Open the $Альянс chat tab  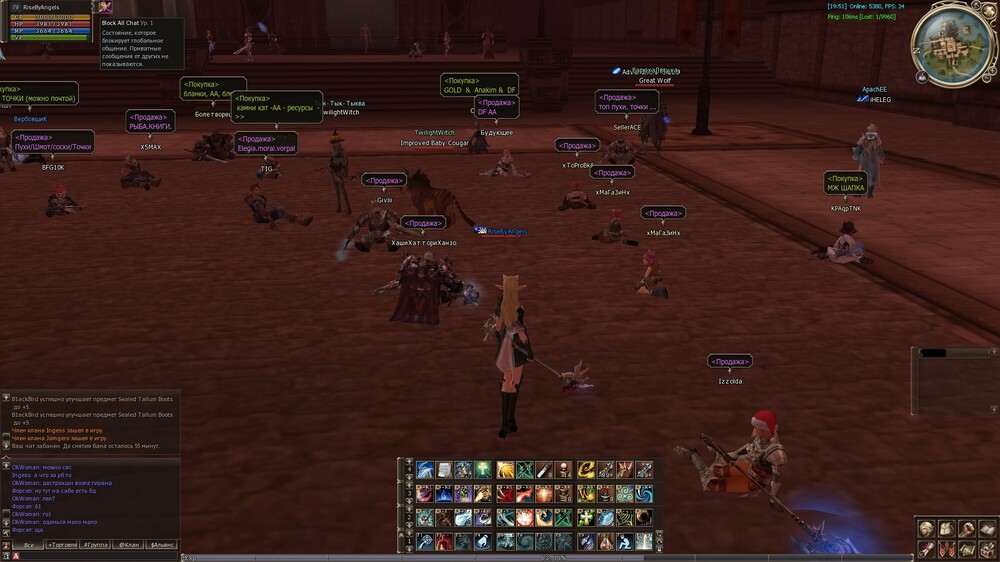click(161, 545)
